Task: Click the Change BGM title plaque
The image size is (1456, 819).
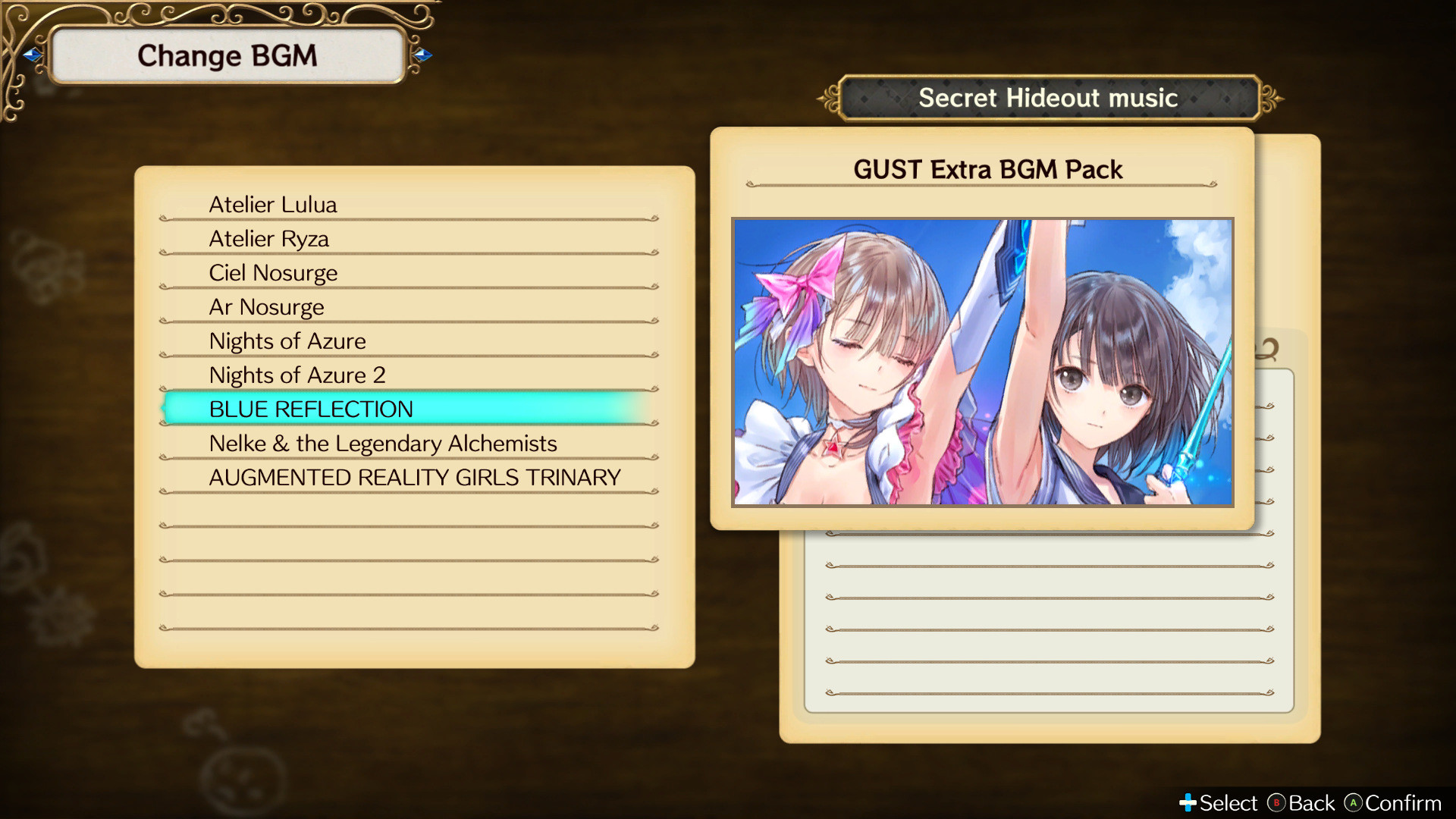Action: (x=227, y=54)
